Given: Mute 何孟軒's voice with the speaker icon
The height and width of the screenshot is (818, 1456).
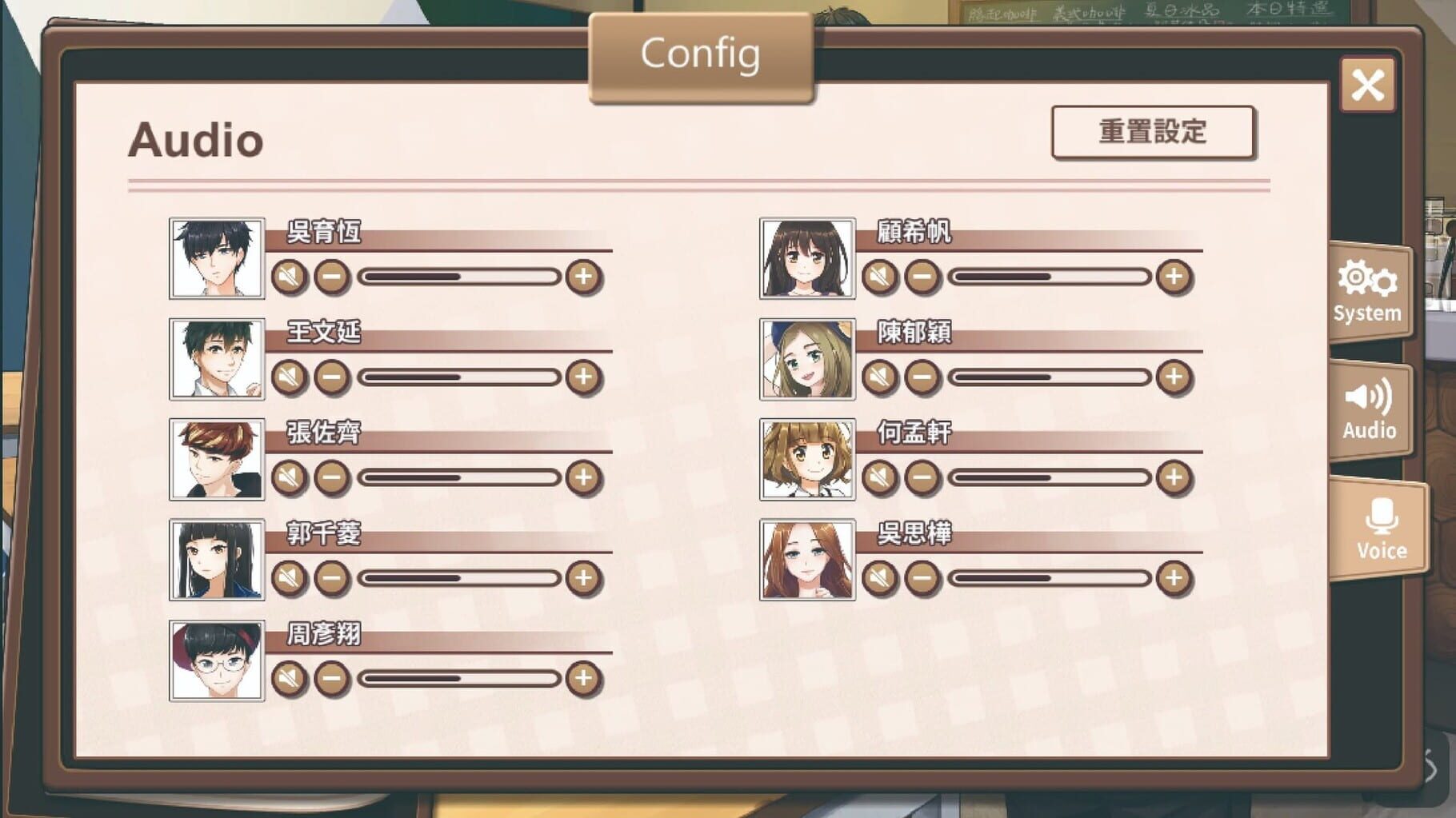Looking at the screenshot, I should click(x=880, y=476).
